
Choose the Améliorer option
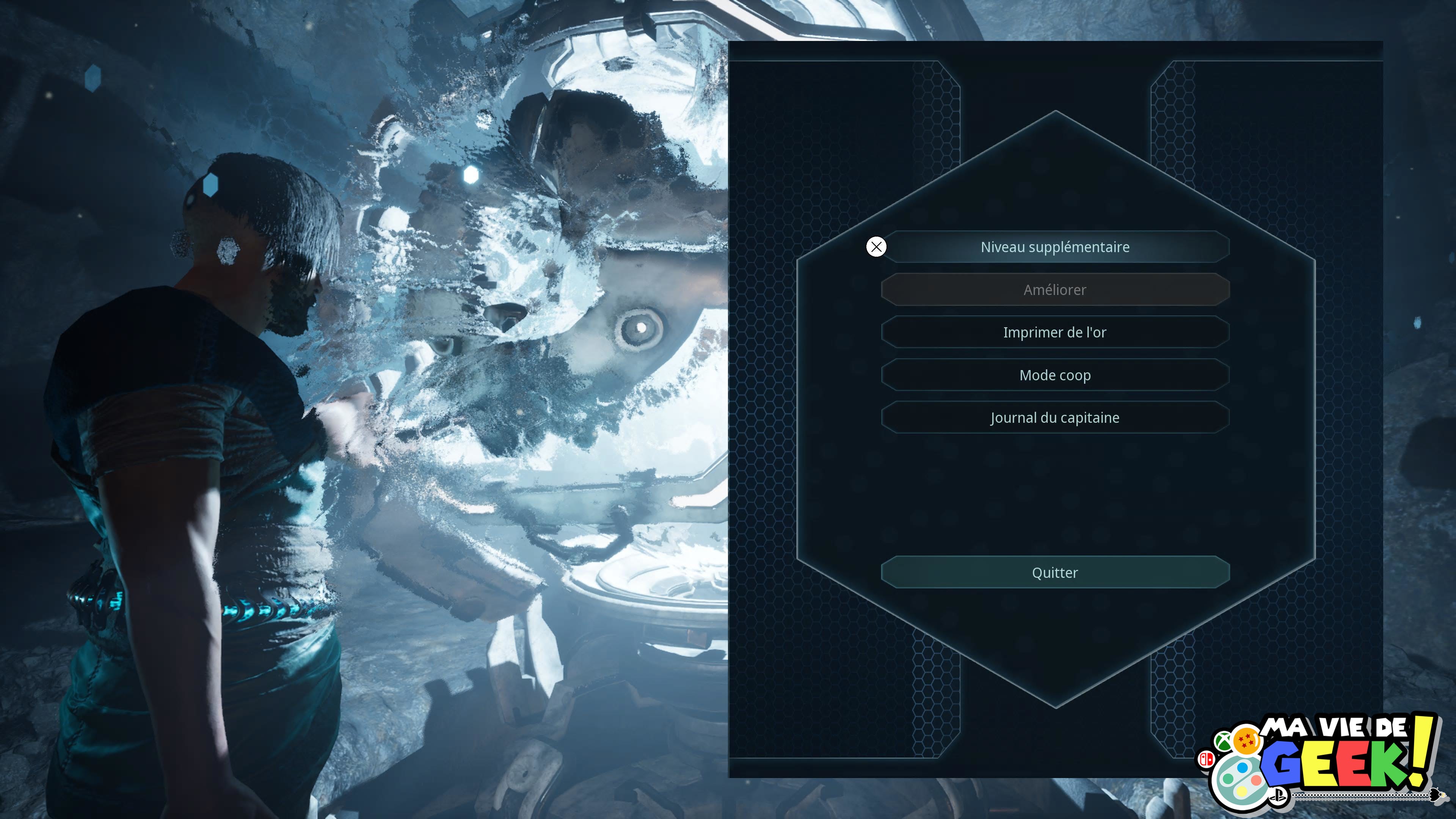tap(1055, 290)
